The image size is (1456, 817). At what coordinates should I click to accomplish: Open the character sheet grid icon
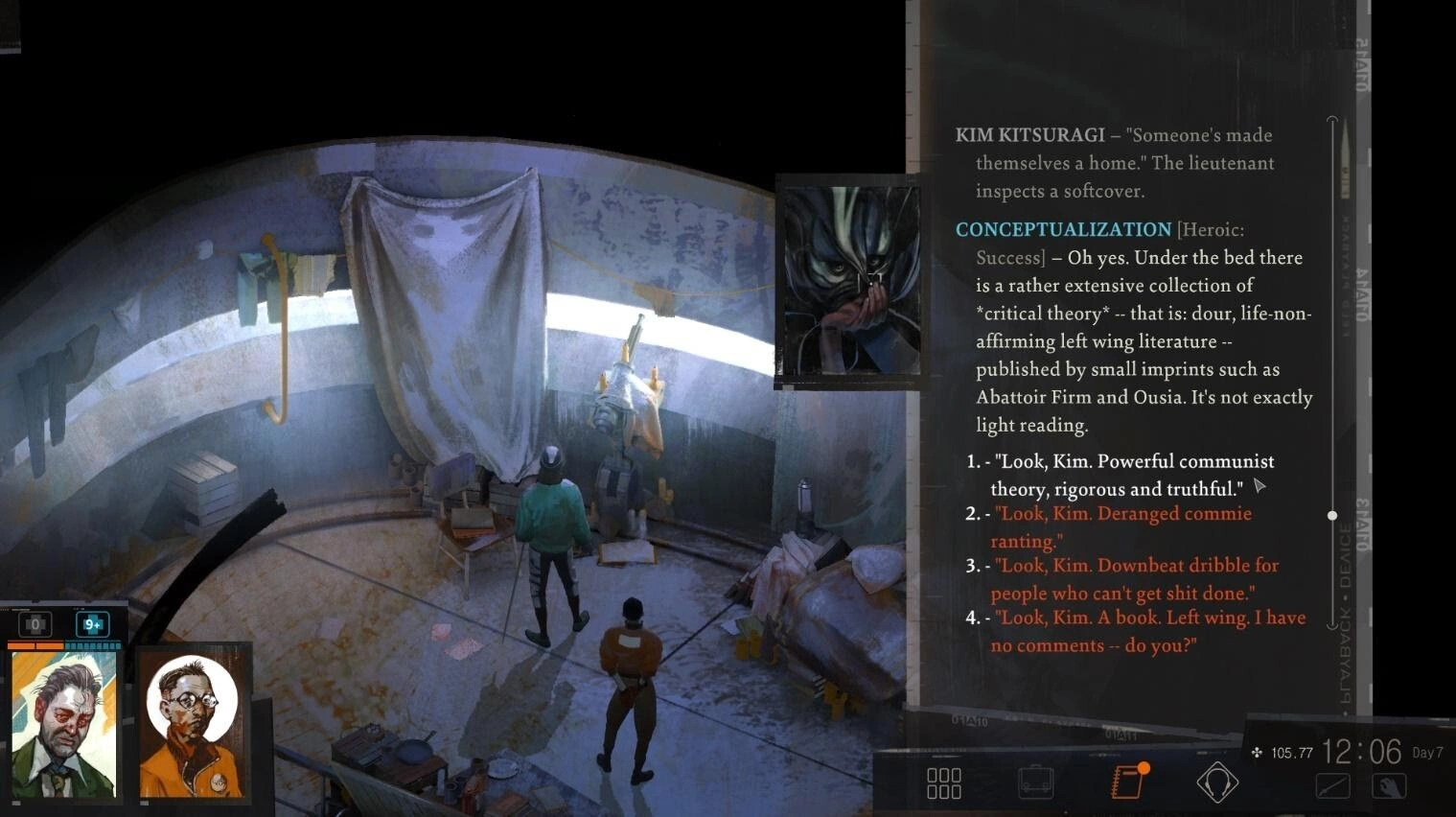click(944, 782)
